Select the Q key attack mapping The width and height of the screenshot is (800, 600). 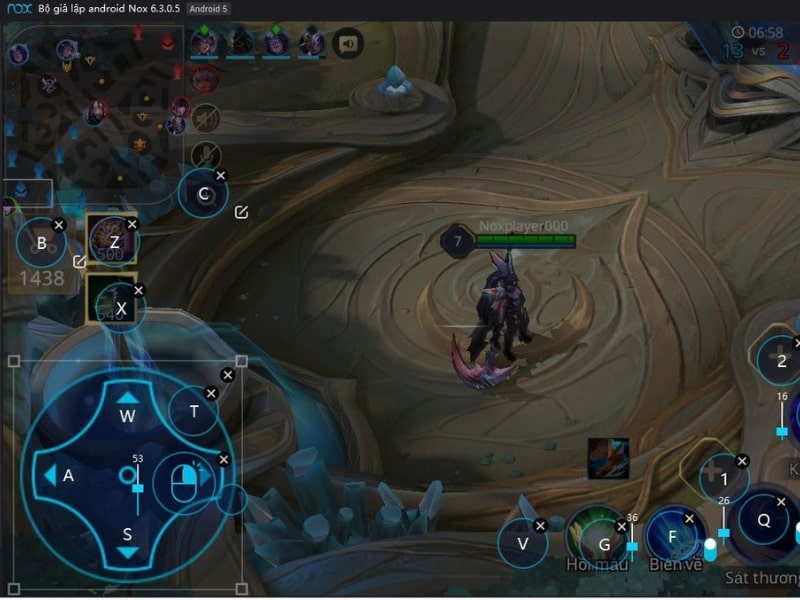[763, 520]
